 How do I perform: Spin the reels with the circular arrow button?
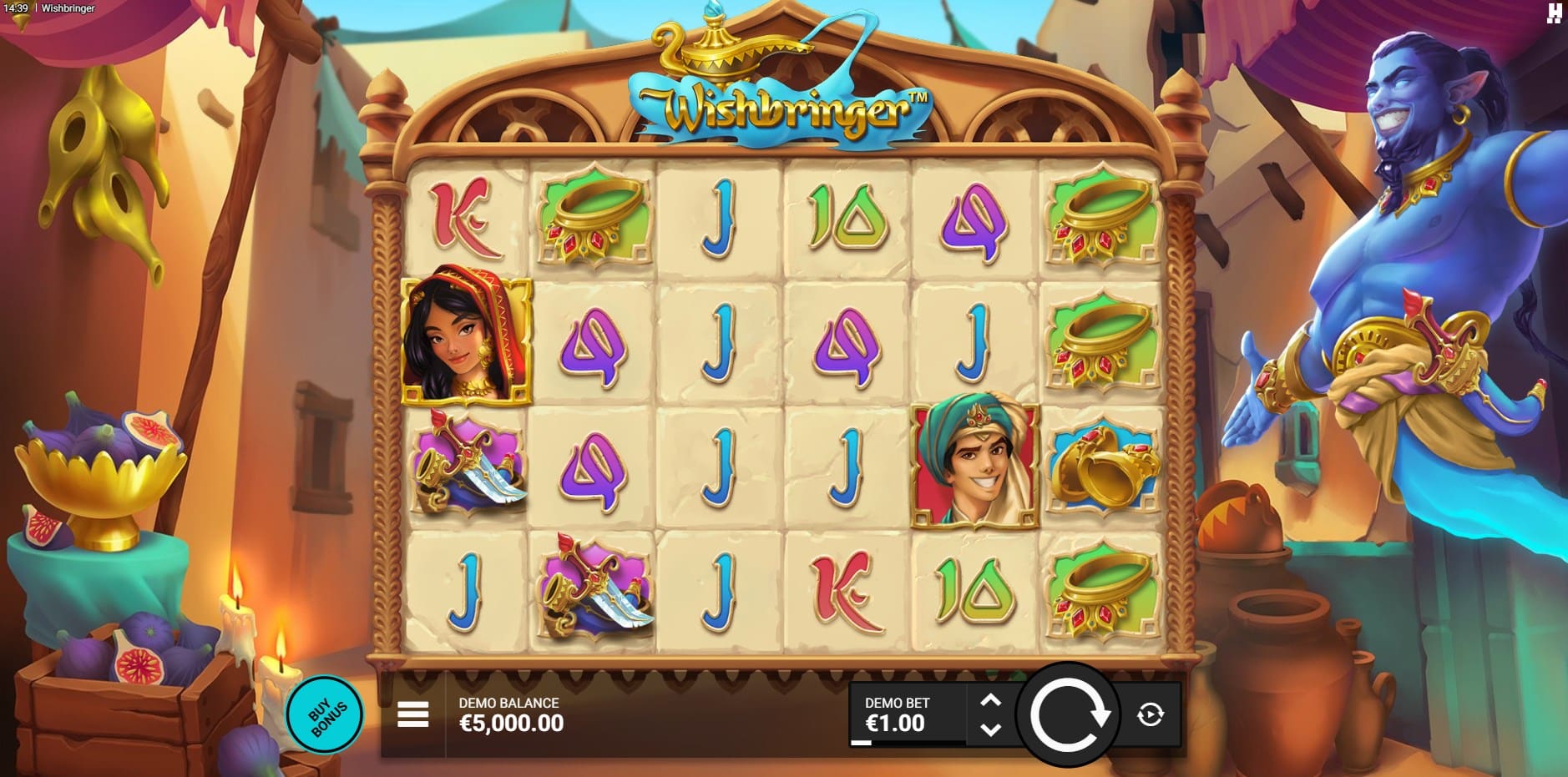click(1069, 714)
